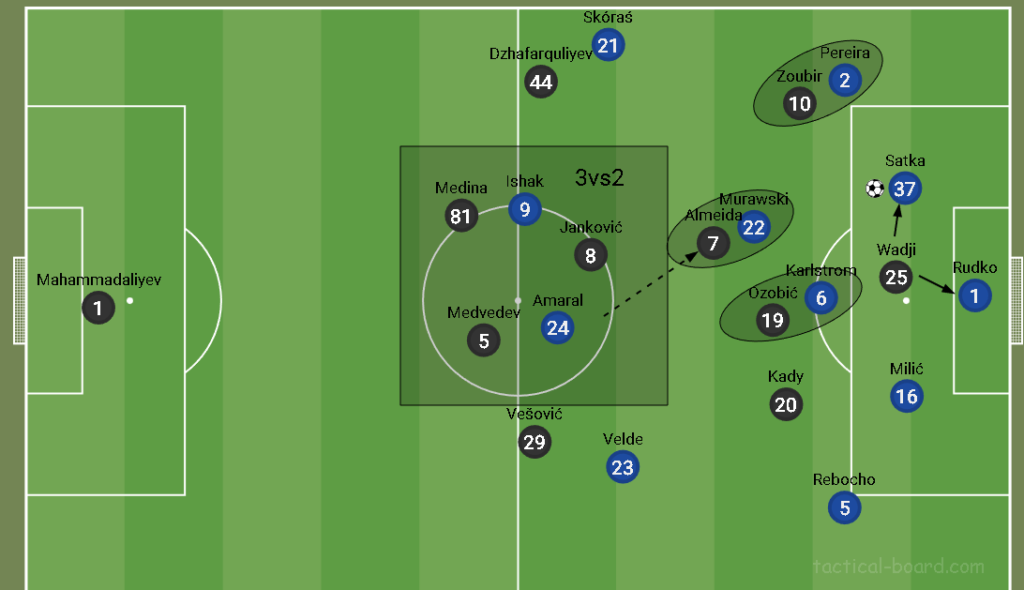Choose Velde's blue number 23 token

coord(622,467)
